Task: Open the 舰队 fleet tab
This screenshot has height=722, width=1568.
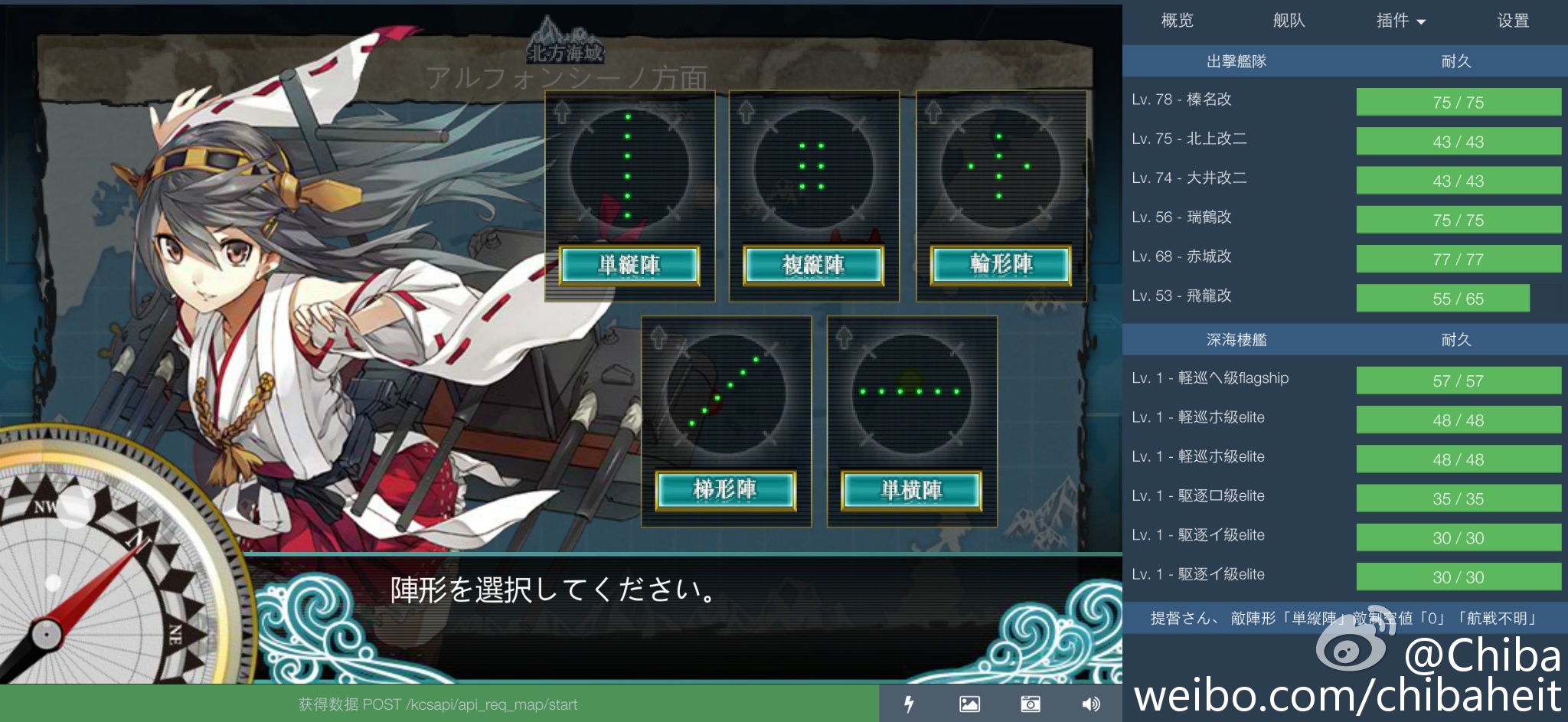Action: click(x=1289, y=21)
